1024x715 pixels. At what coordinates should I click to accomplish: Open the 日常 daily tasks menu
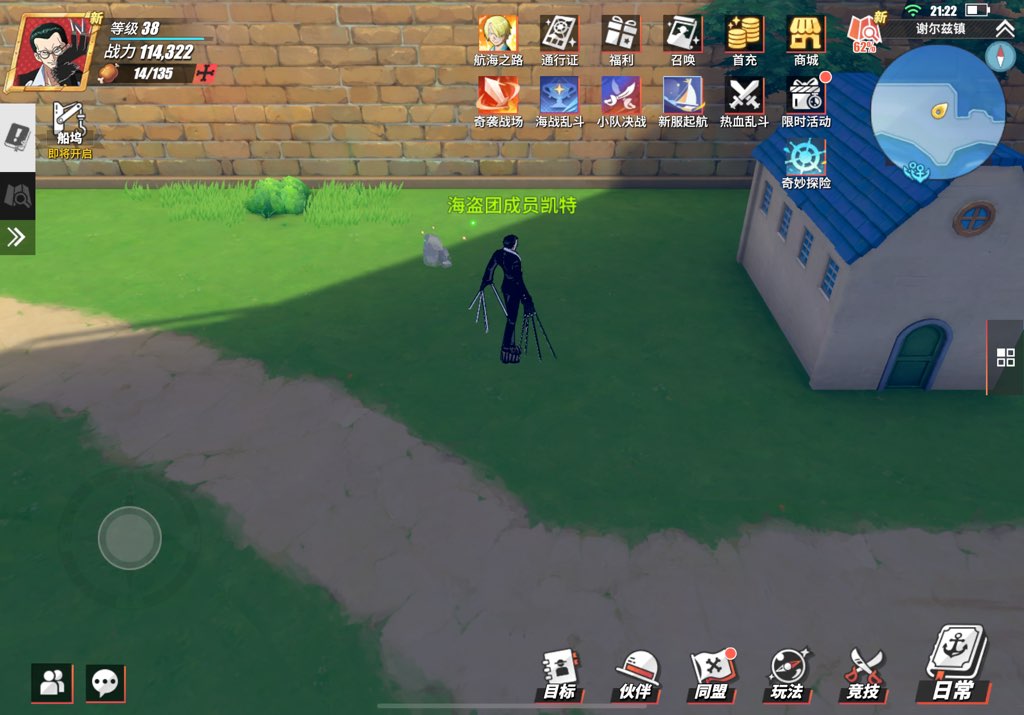click(951, 665)
